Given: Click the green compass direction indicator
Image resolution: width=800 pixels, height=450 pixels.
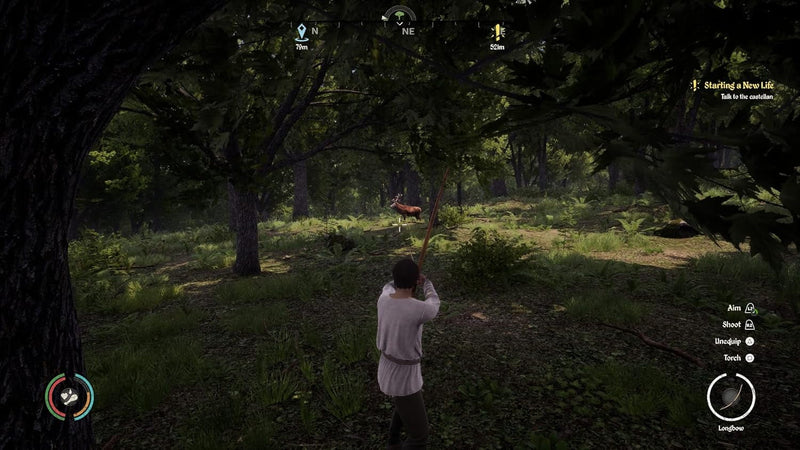Looking at the screenshot, I should pyautogui.click(x=400, y=16).
